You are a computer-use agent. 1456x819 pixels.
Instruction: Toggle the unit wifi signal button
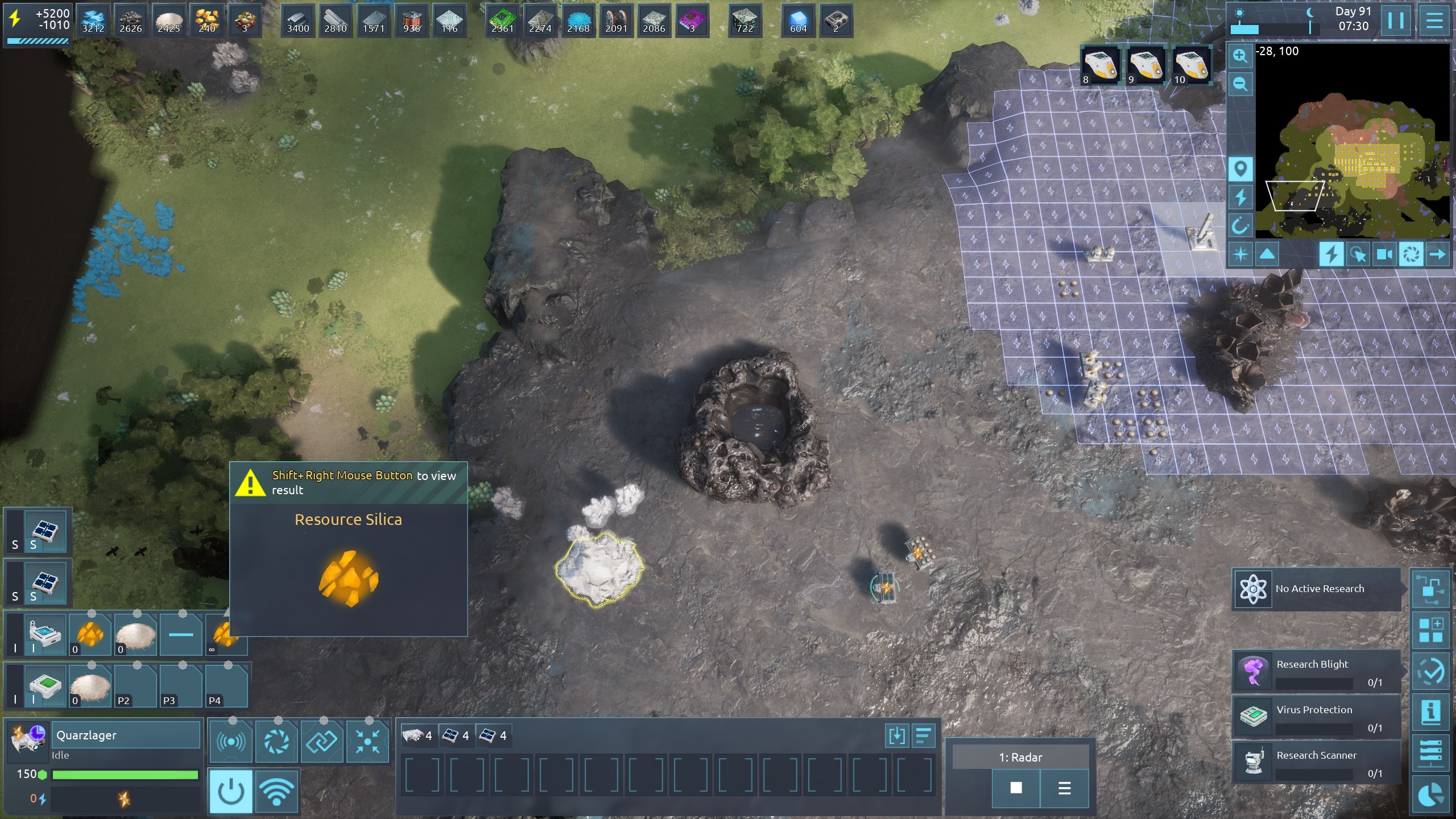click(277, 791)
